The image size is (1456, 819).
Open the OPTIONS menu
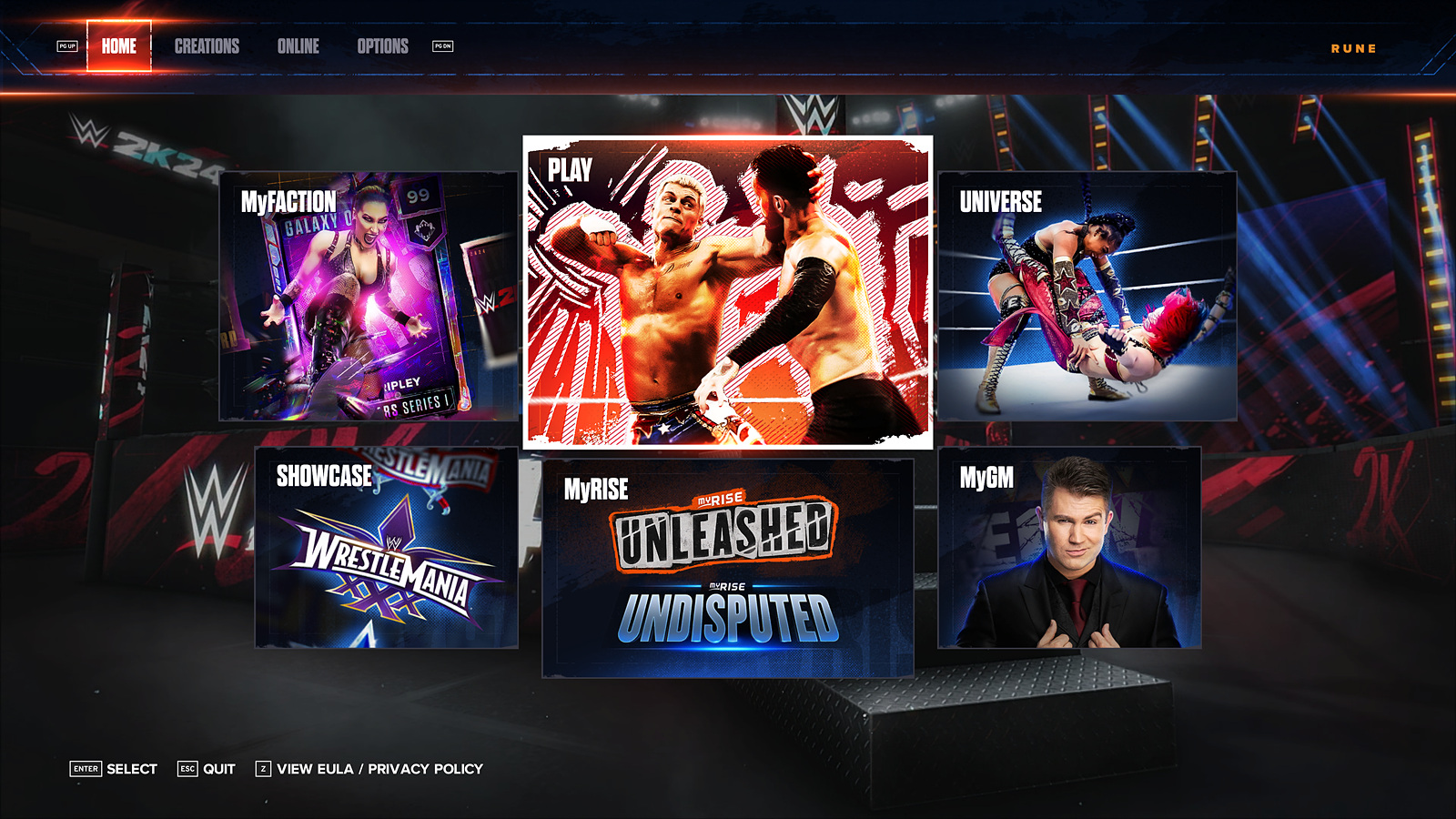[383, 46]
